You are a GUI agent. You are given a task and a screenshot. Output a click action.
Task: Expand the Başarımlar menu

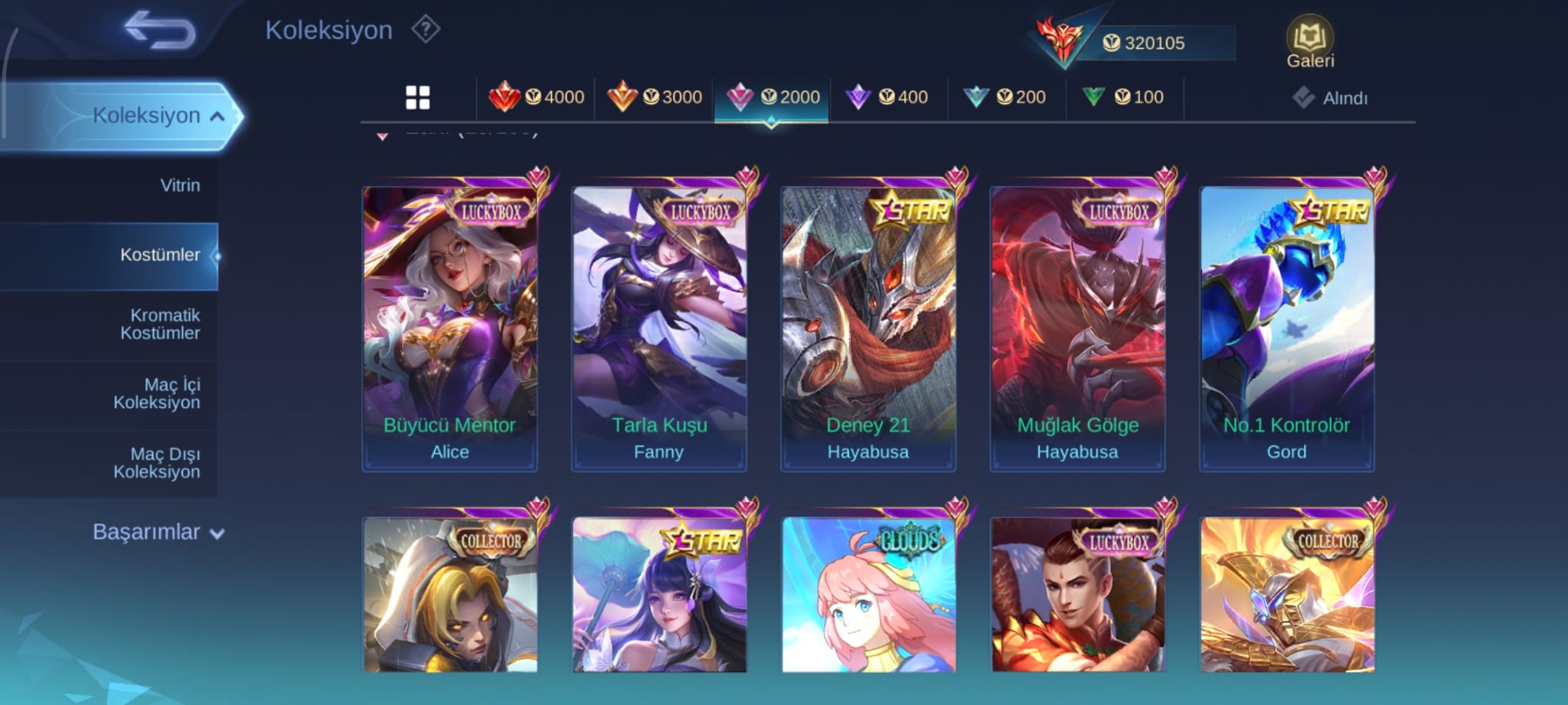tap(158, 532)
